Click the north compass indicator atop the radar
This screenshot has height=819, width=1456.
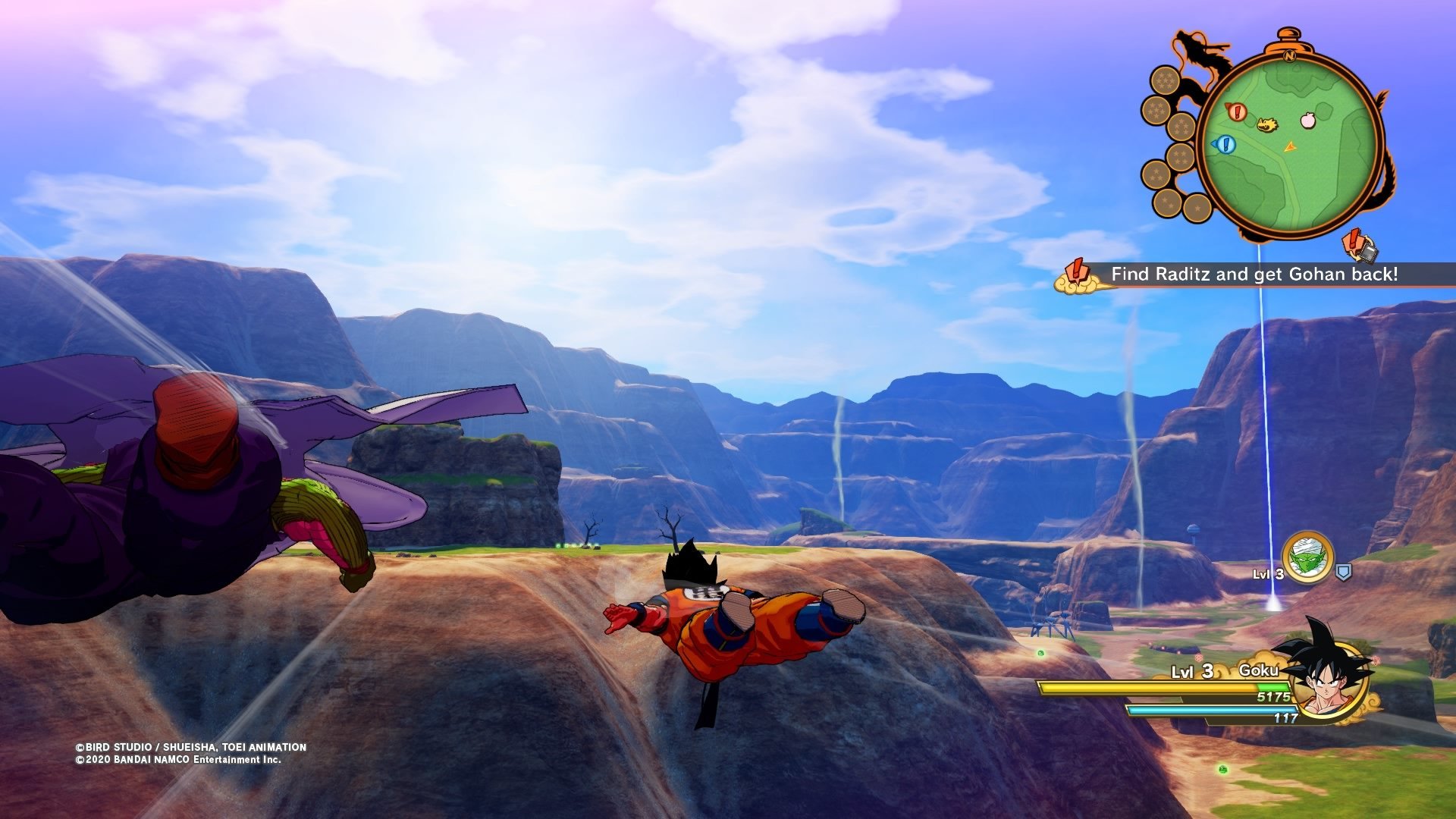1289,55
